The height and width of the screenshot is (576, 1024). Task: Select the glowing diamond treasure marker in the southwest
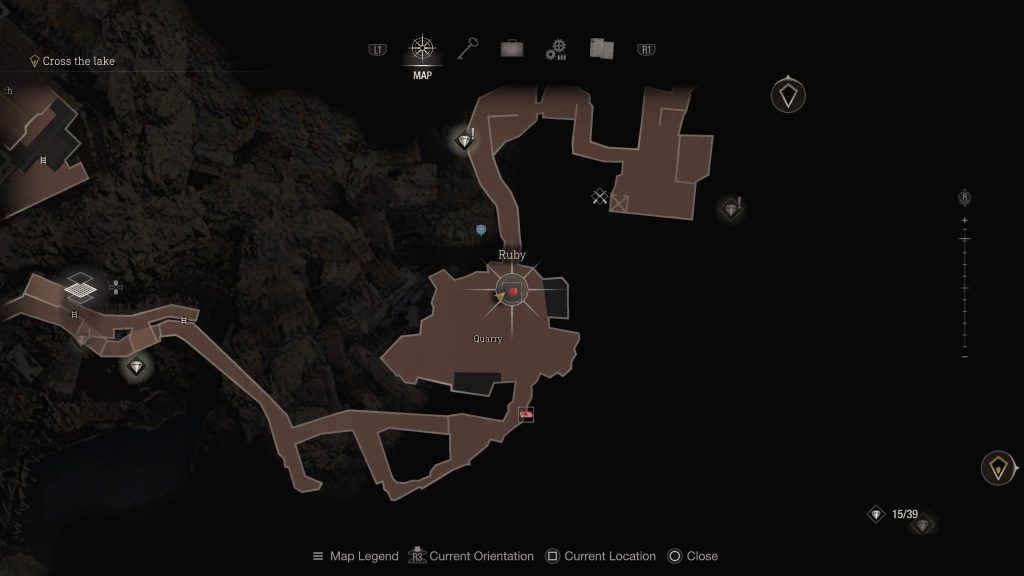pos(137,367)
